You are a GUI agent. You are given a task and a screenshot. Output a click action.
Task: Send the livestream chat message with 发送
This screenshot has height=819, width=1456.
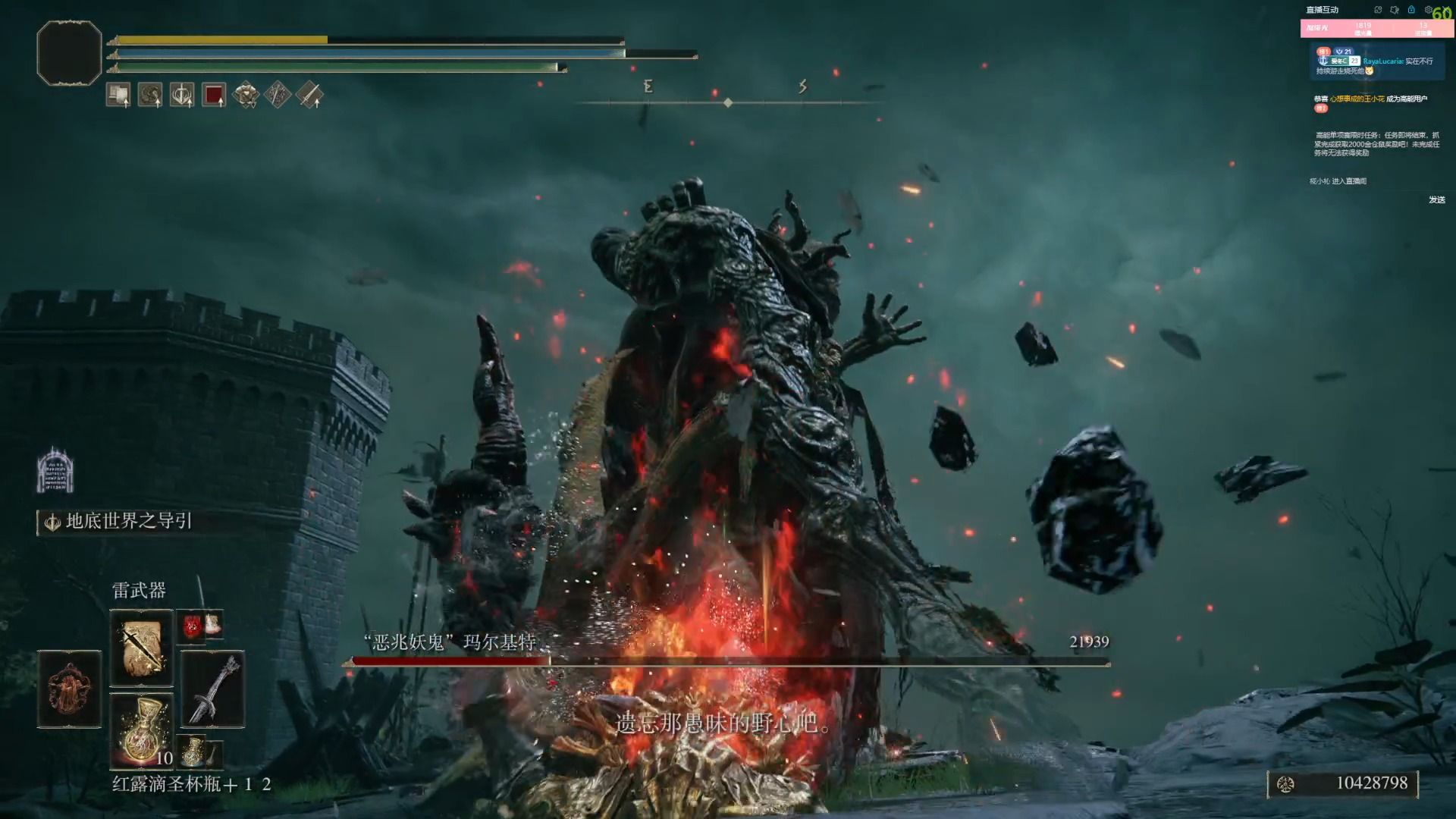point(1436,199)
